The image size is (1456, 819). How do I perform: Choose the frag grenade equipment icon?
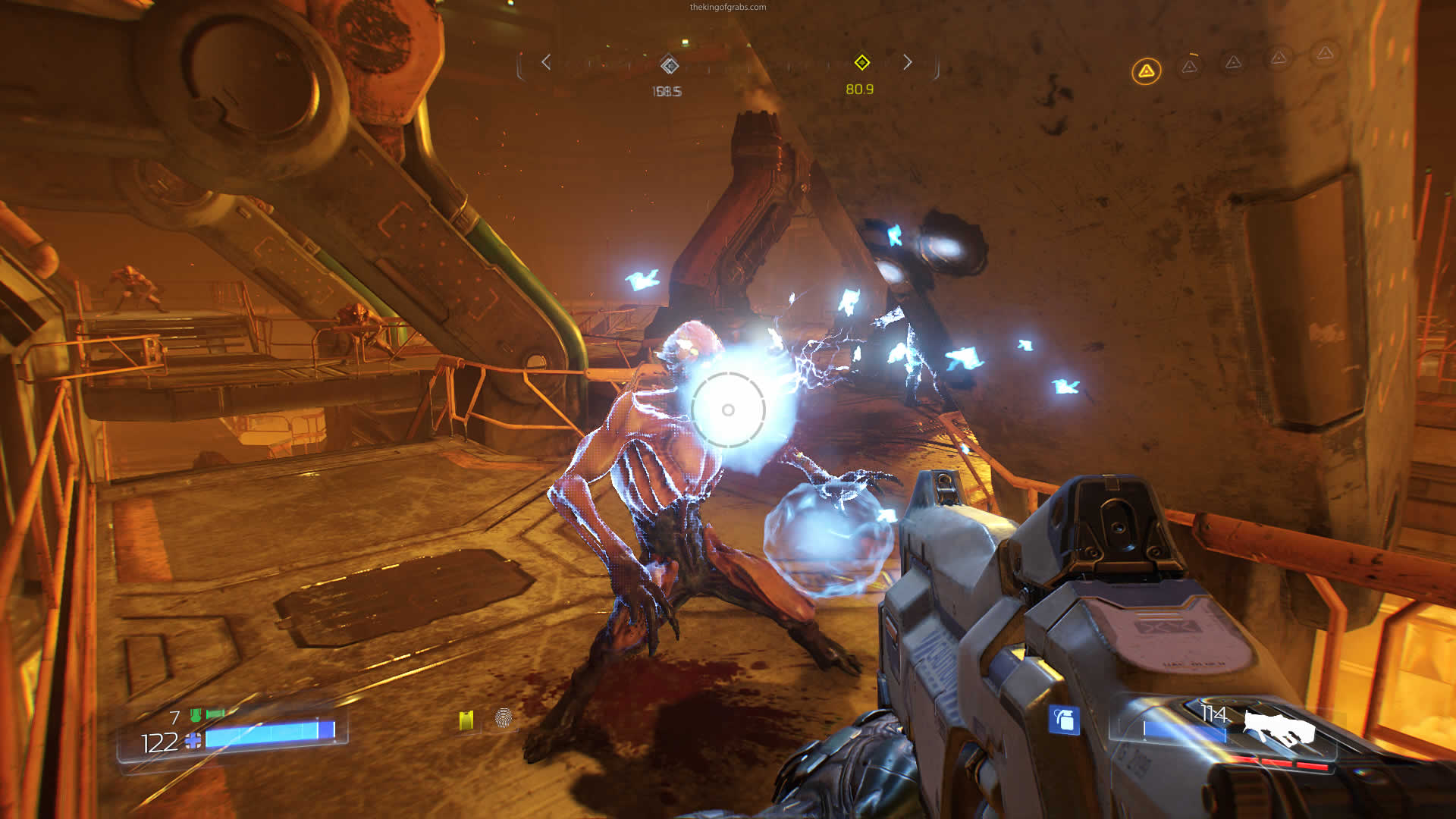click(1064, 719)
